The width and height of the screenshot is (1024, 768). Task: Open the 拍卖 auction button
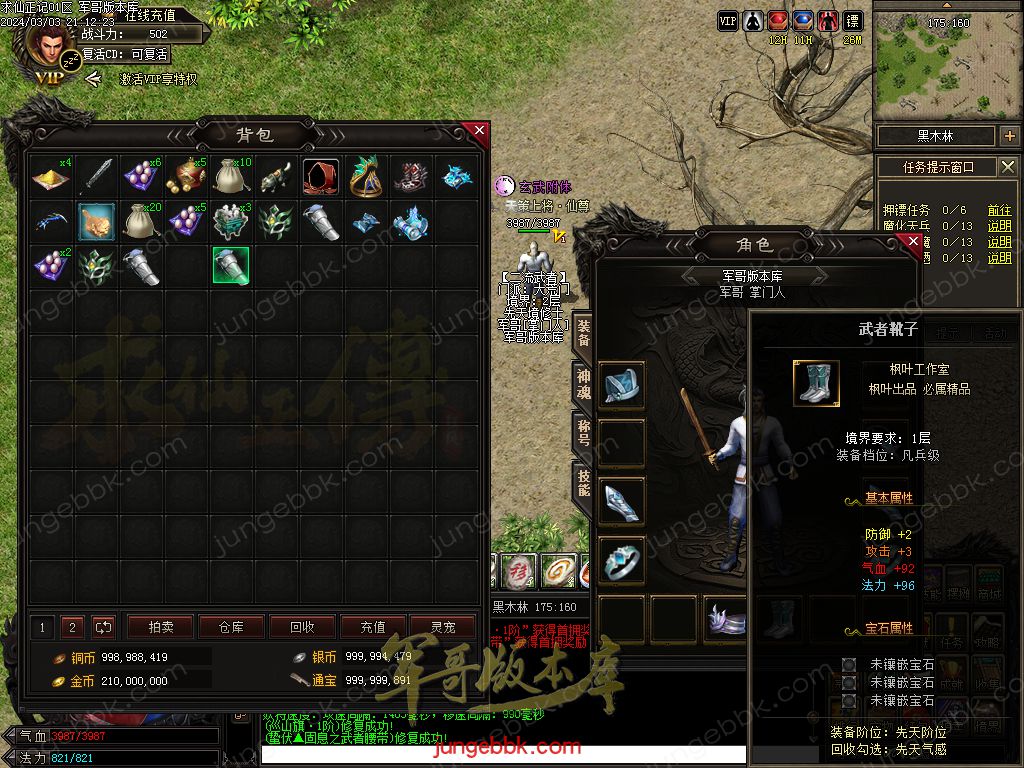[x=161, y=627]
